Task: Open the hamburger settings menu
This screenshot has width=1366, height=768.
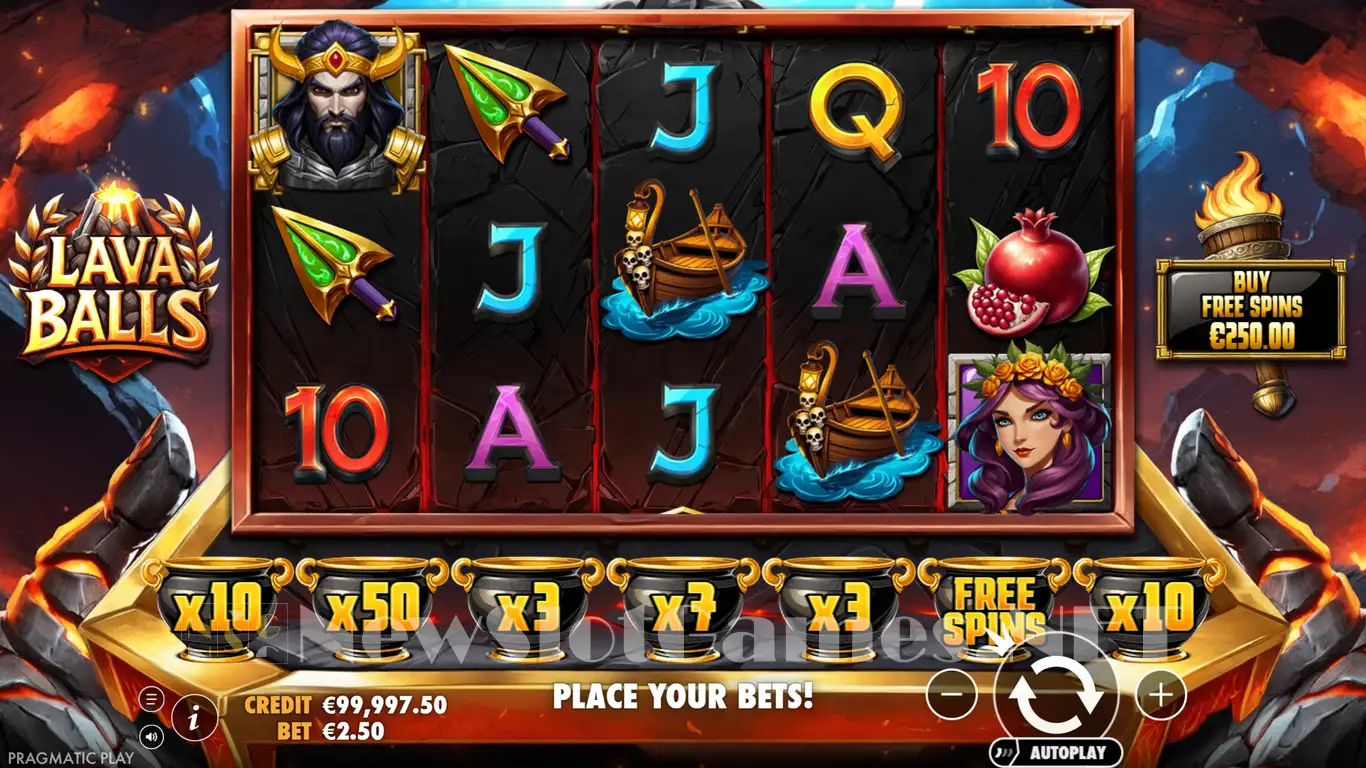Action: pyautogui.click(x=151, y=698)
